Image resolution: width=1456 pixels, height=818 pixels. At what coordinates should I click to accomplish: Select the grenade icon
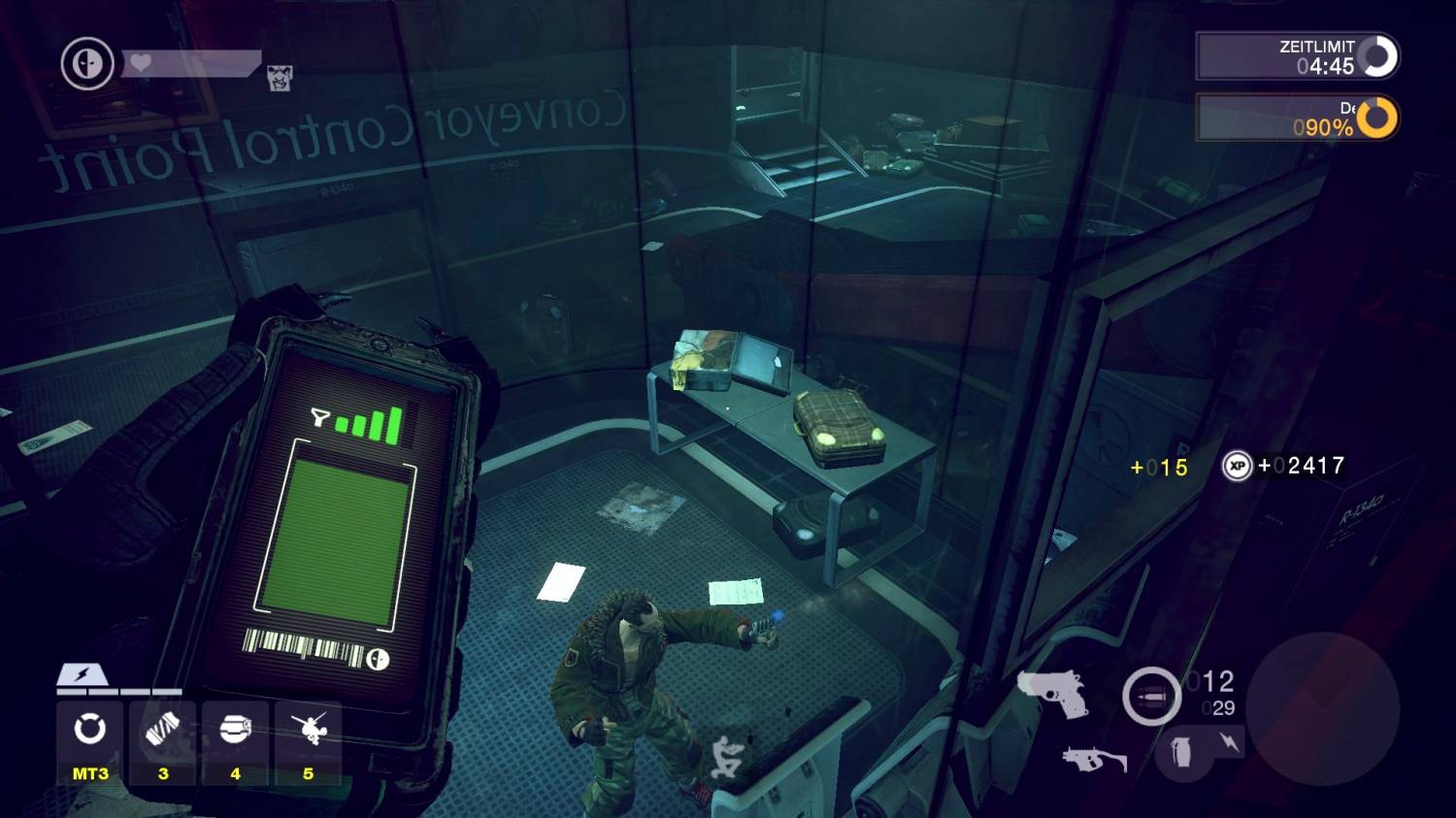click(1181, 750)
